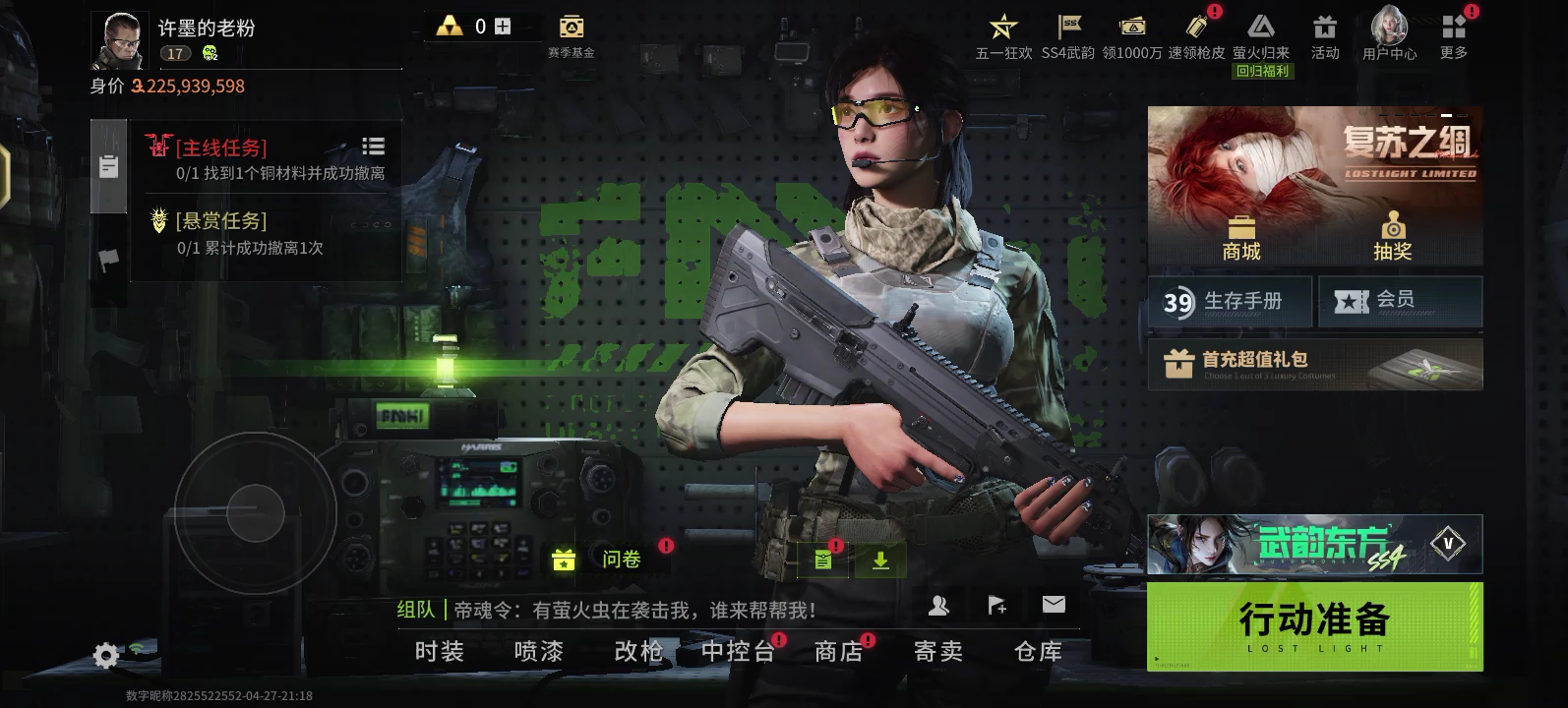Open the 赛季基金 (Season Fund) icon
The width and height of the screenshot is (1568, 708).
[x=573, y=27]
